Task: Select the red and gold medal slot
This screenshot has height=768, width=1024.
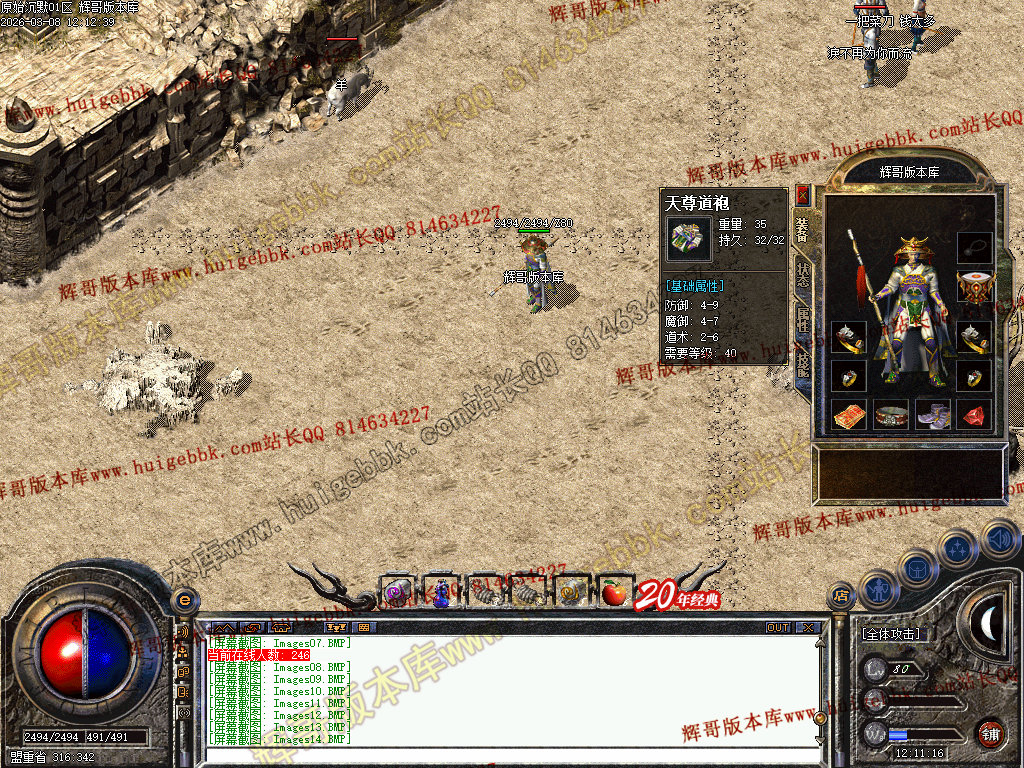Action: [974, 288]
